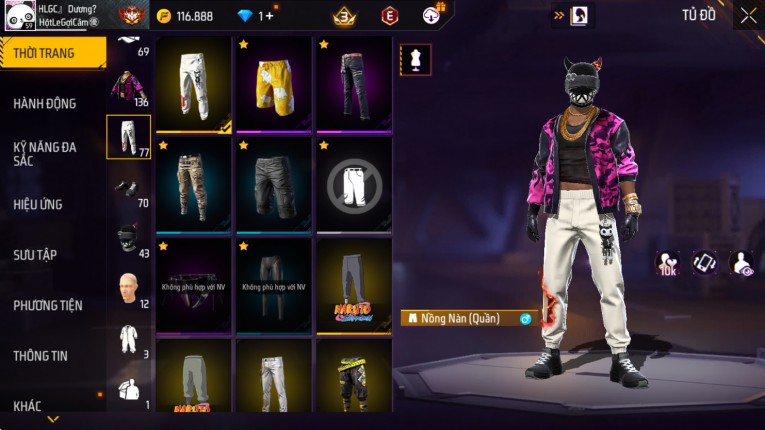Go to the HIỆU ỨNG section
This screenshot has width=765, height=430.
38,204
